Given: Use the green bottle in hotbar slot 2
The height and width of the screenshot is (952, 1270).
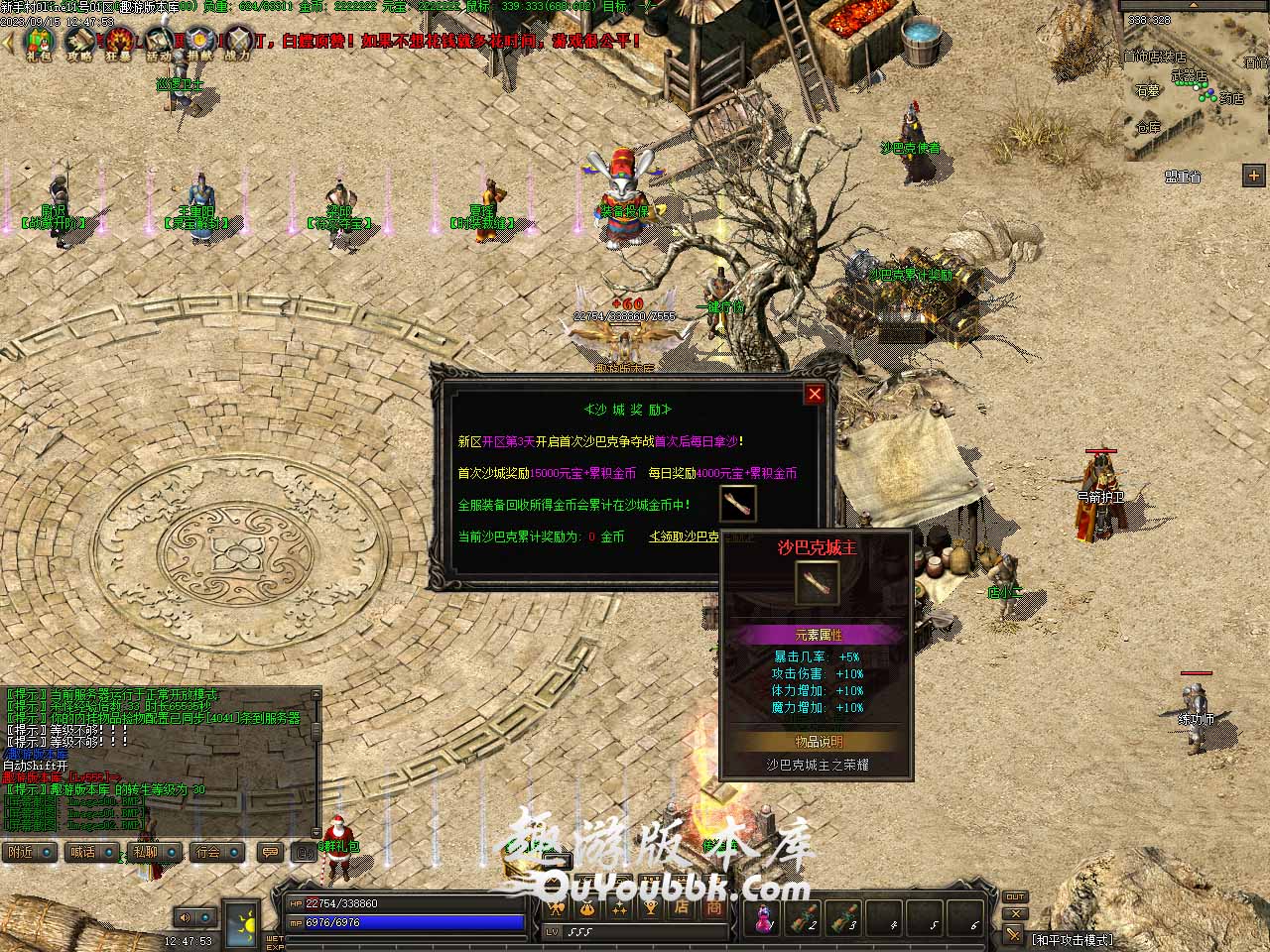Looking at the screenshot, I should coord(804,919).
